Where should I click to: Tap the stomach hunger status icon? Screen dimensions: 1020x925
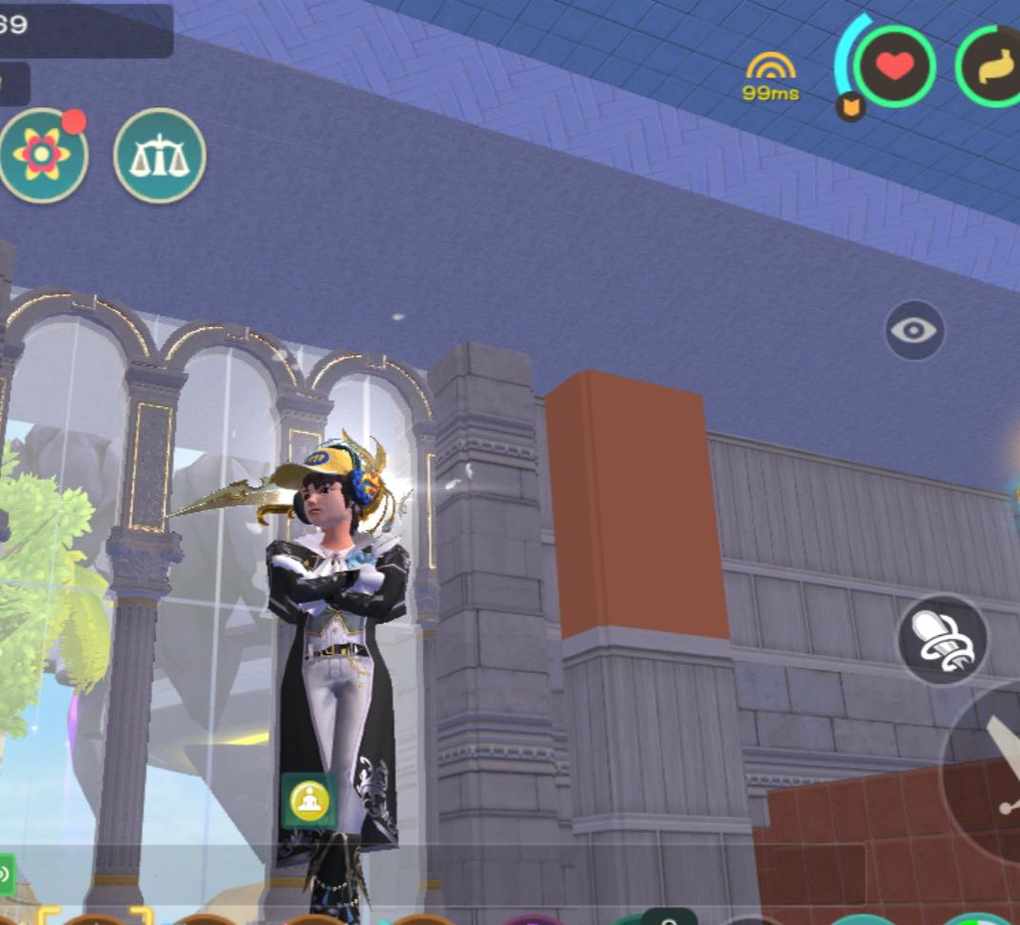(x=994, y=67)
